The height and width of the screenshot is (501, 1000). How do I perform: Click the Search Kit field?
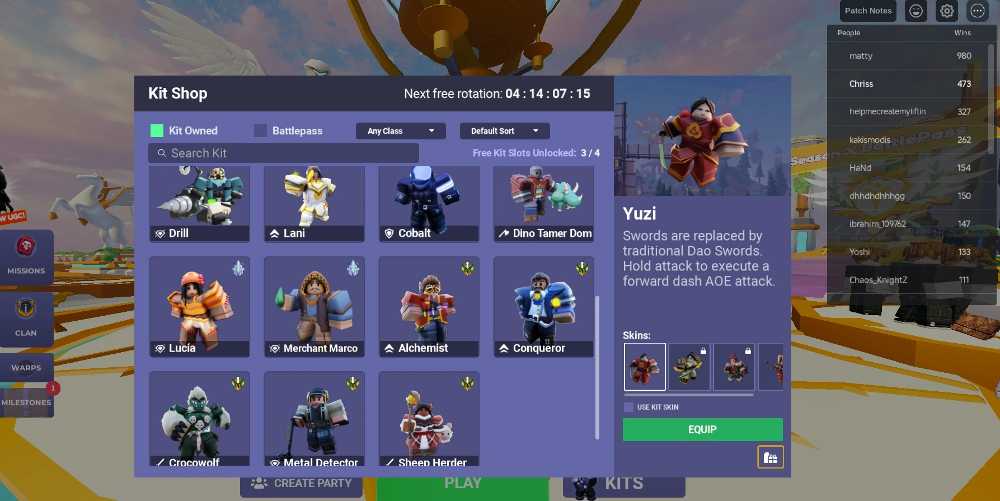283,153
